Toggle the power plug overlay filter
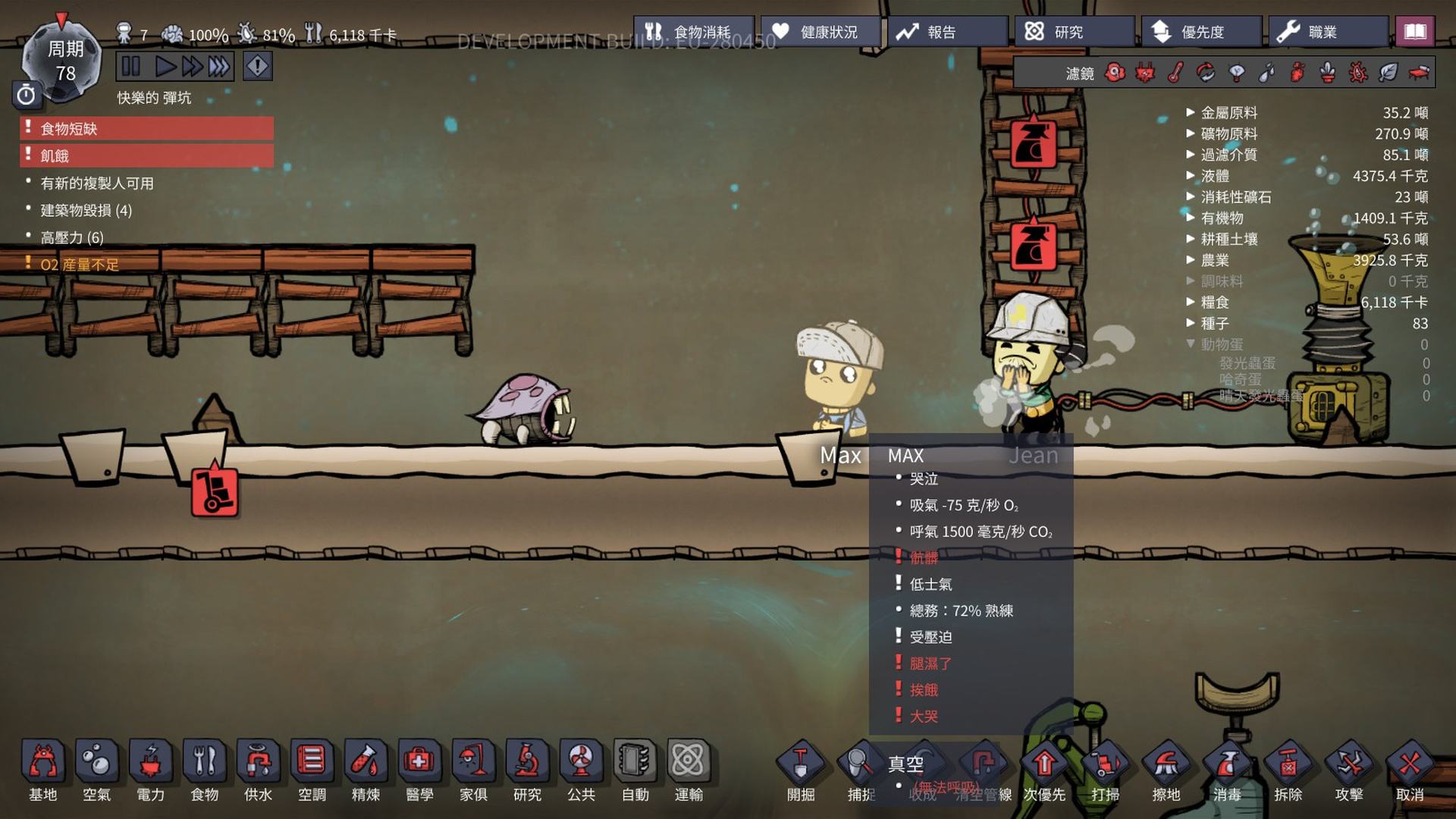The width and height of the screenshot is (1456, 819). coord(1145,72)
